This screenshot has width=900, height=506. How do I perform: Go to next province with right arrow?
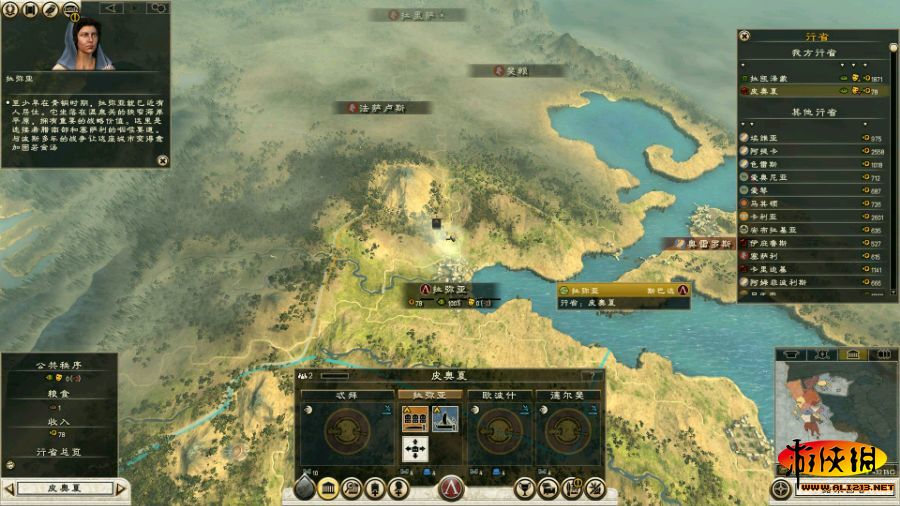pos(122,489)
